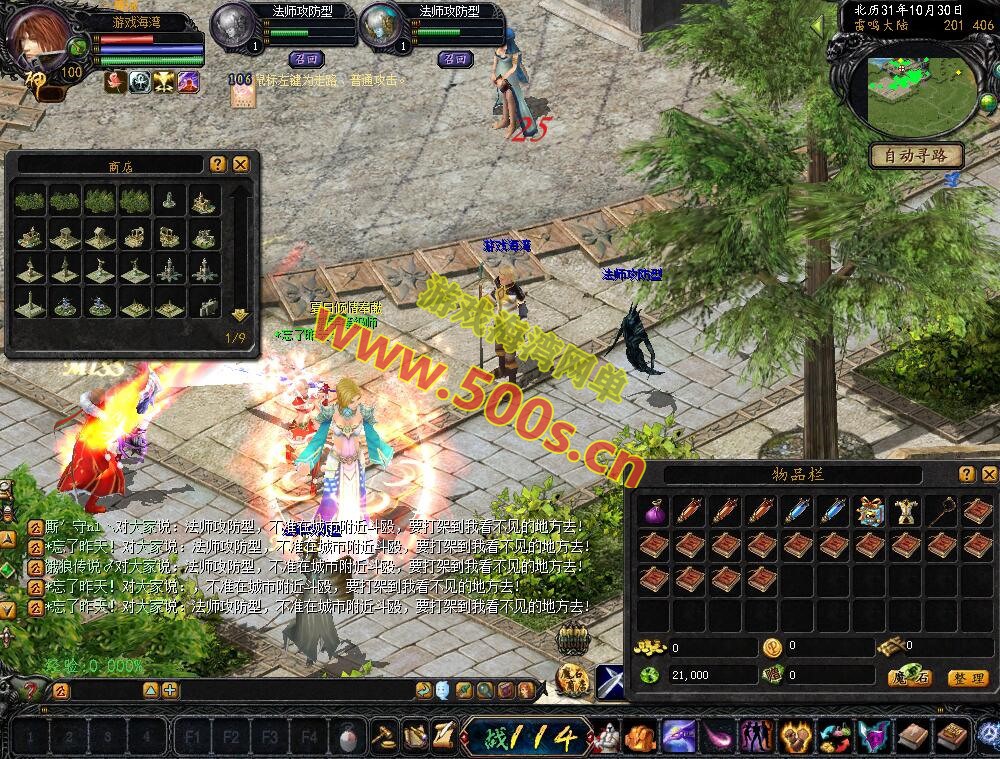
Task: Close the 物品栏 inventory window
Action: 989,474
